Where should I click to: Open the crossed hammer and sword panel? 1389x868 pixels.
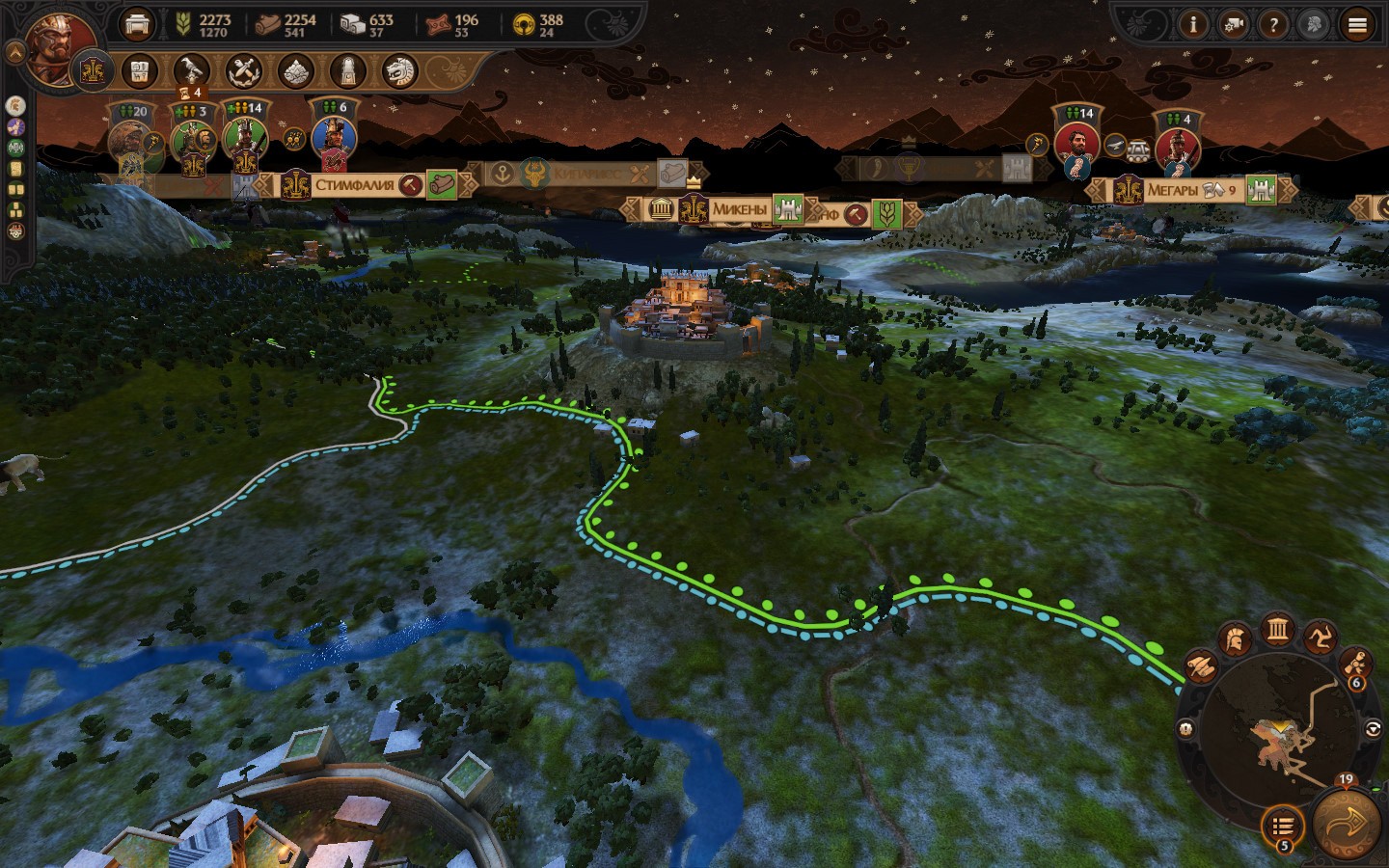pos(243,70)
